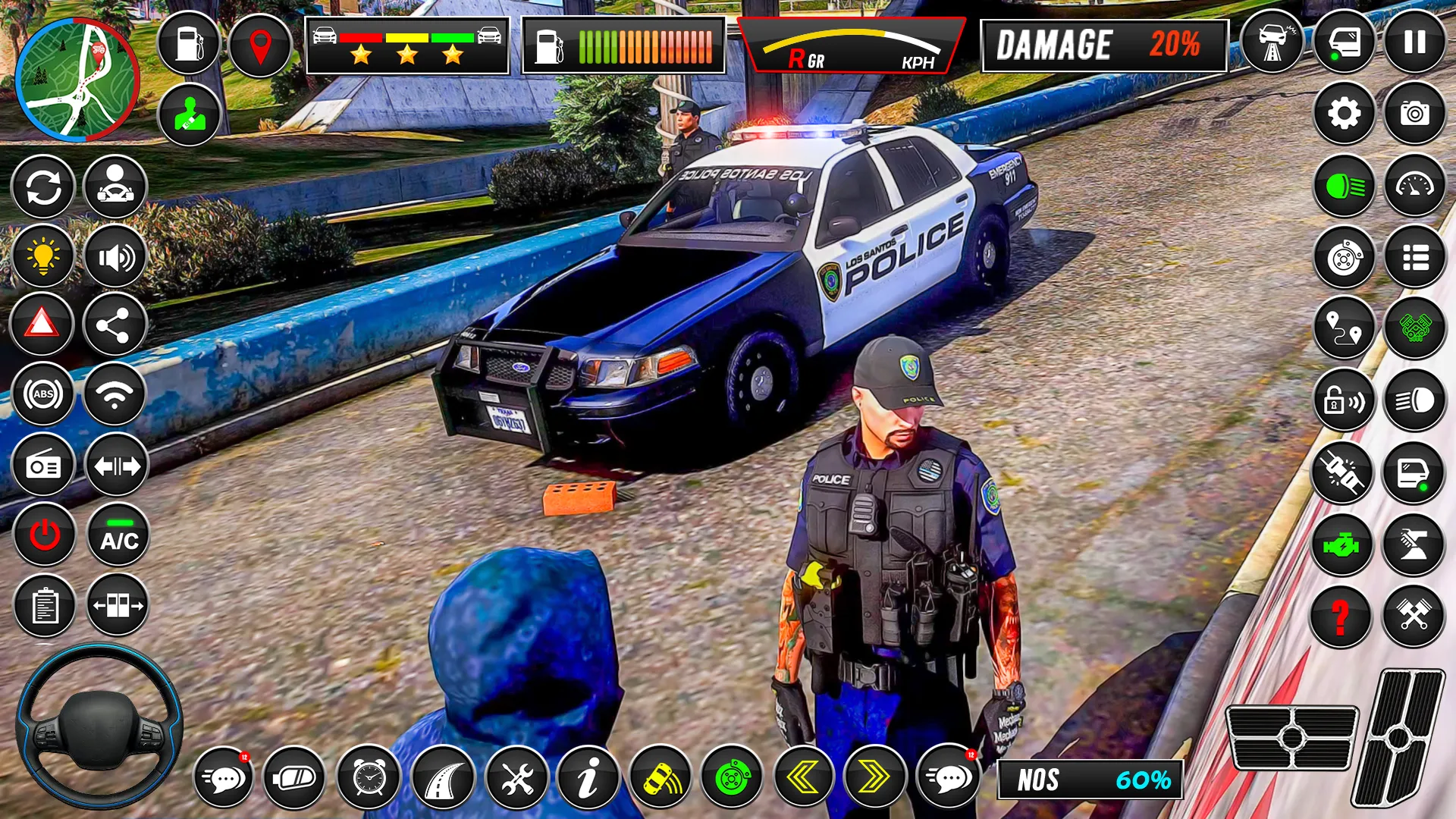Toggle the A/C button
Screen dimensions: 1456x819
119,535
